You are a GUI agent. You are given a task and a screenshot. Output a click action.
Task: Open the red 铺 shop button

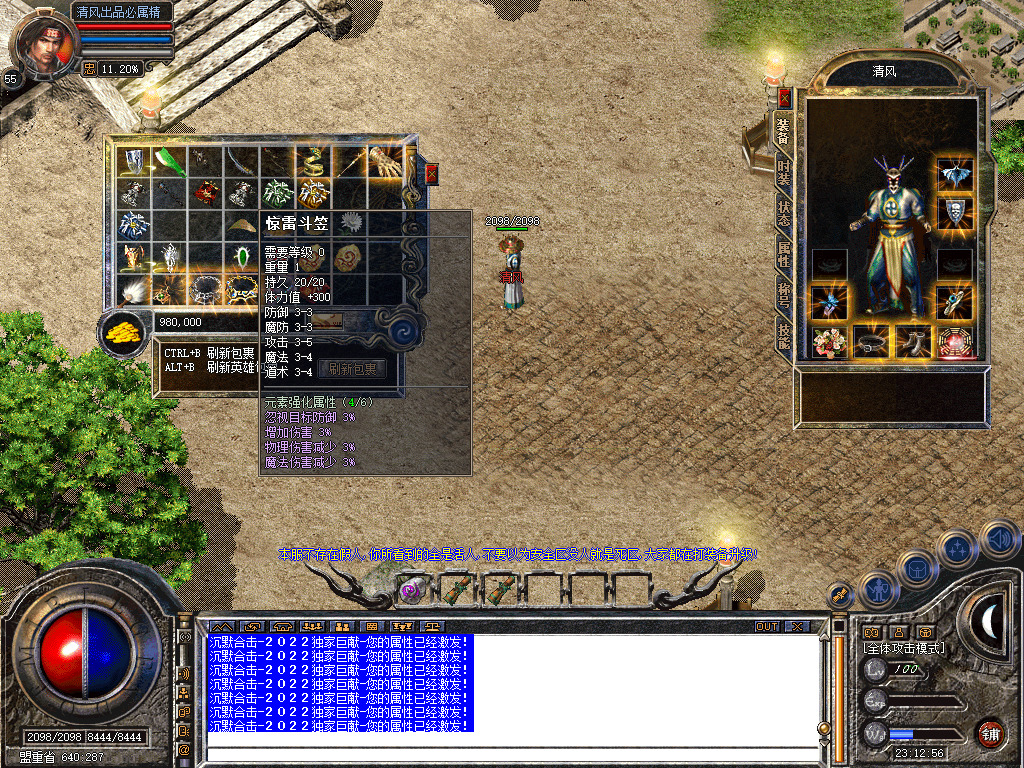pyautogui.click(x=990, y=733)
